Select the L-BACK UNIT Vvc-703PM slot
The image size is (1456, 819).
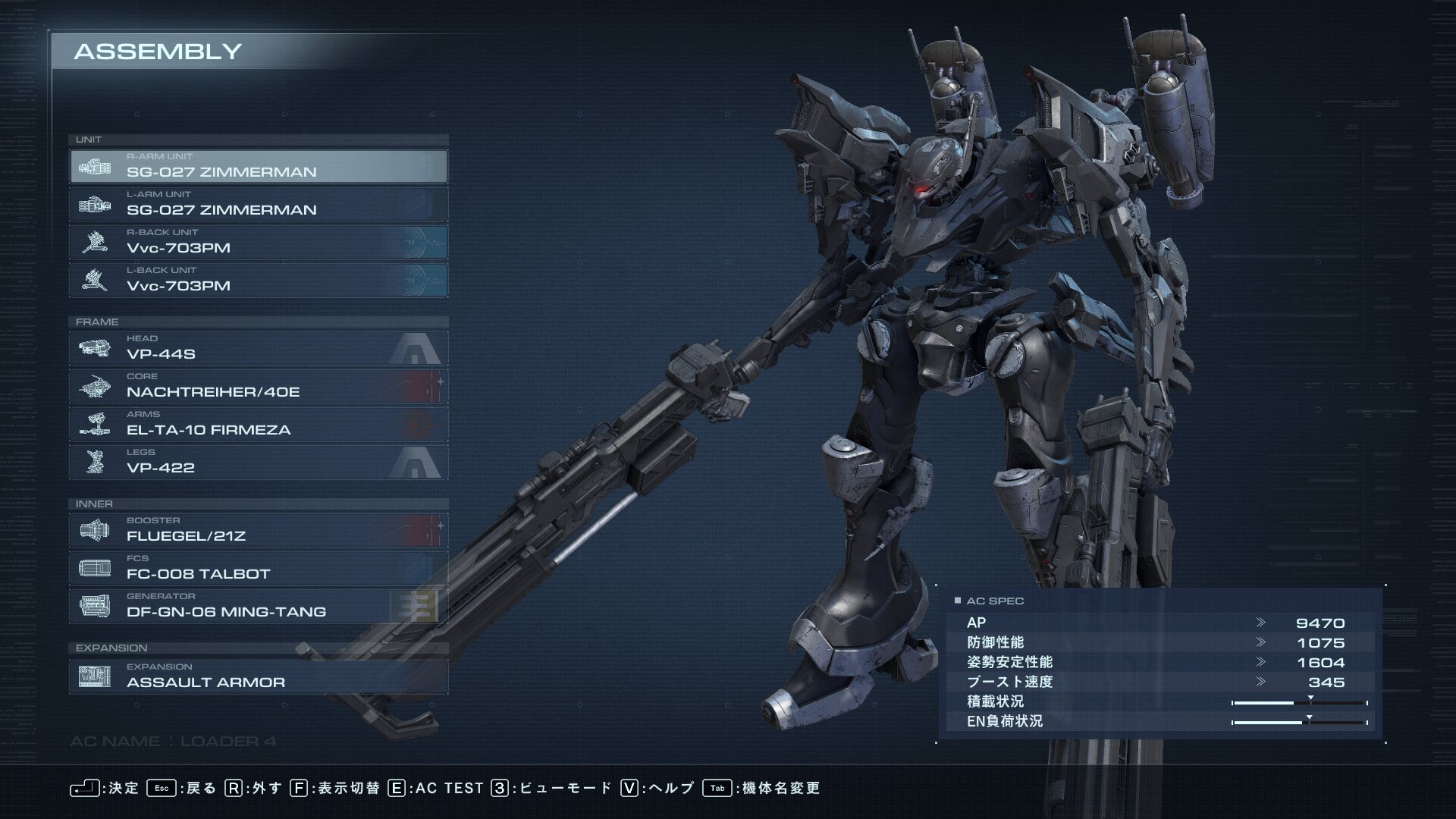pyautogui.click(x=258, y=280)
